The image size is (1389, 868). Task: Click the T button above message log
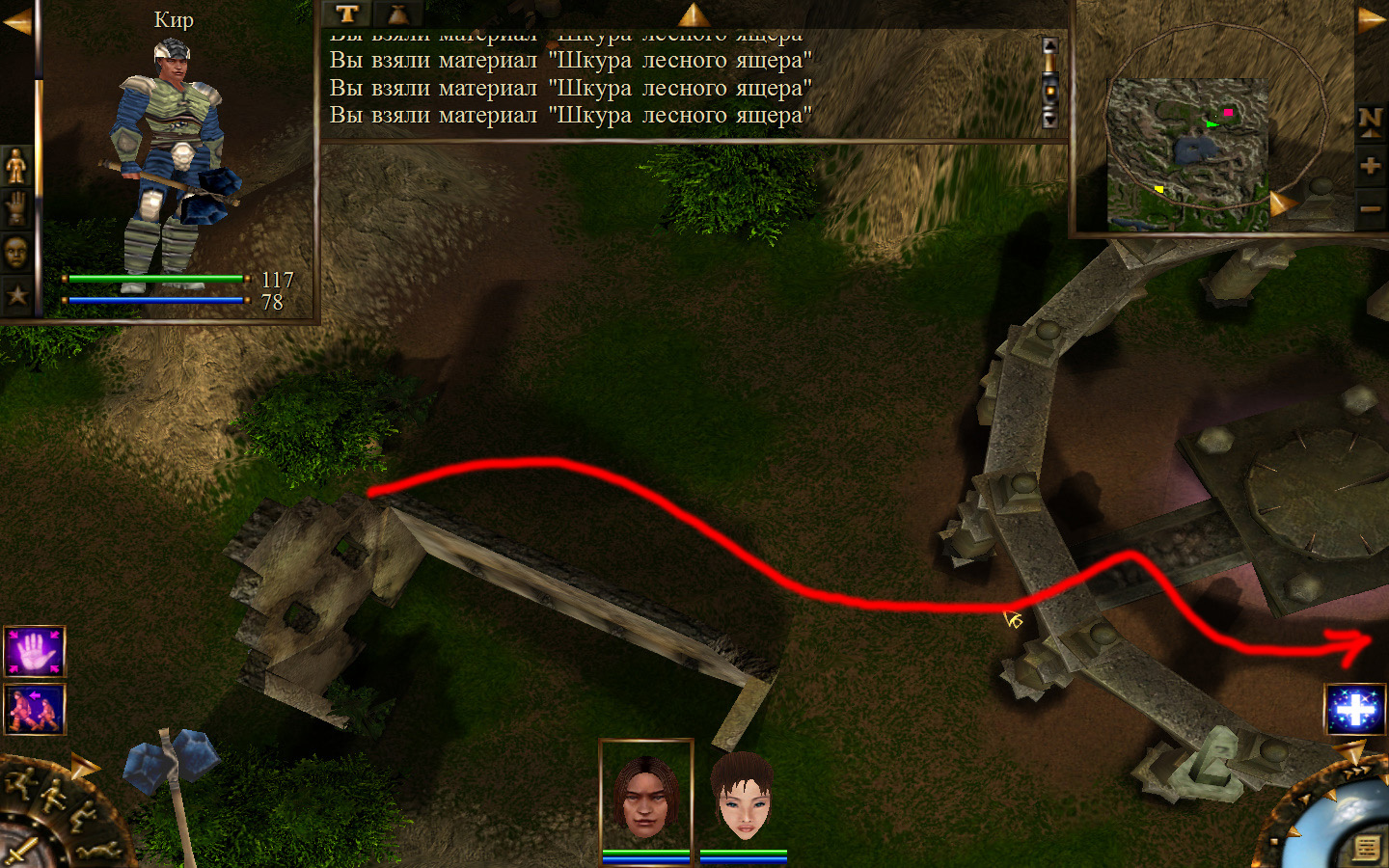click(x=347, y=14)
